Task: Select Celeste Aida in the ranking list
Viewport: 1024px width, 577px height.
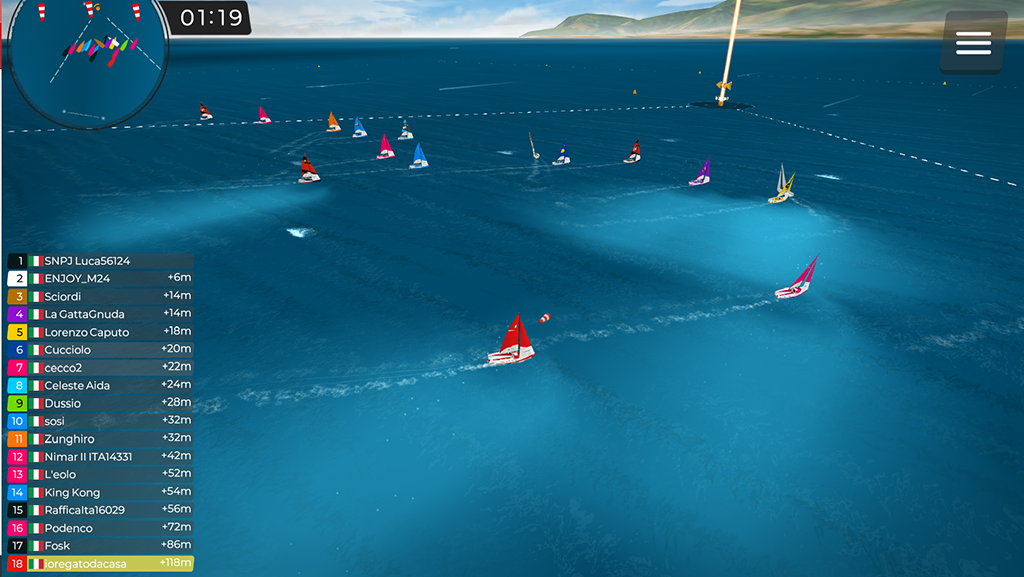Action: click(100, 386)
